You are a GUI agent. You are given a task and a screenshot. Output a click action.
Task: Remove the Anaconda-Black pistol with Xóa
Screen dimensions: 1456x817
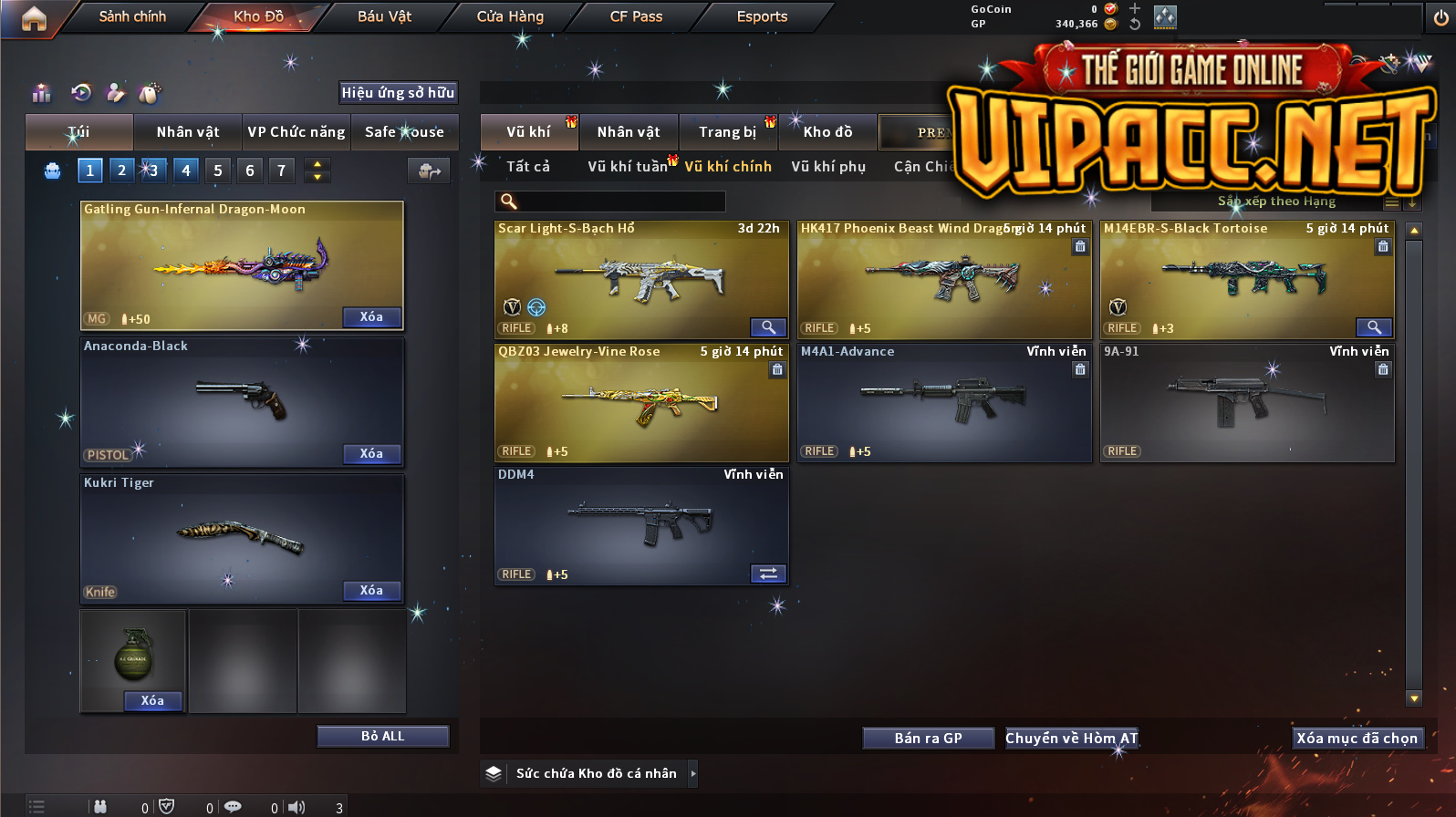[x=371, y=454]
